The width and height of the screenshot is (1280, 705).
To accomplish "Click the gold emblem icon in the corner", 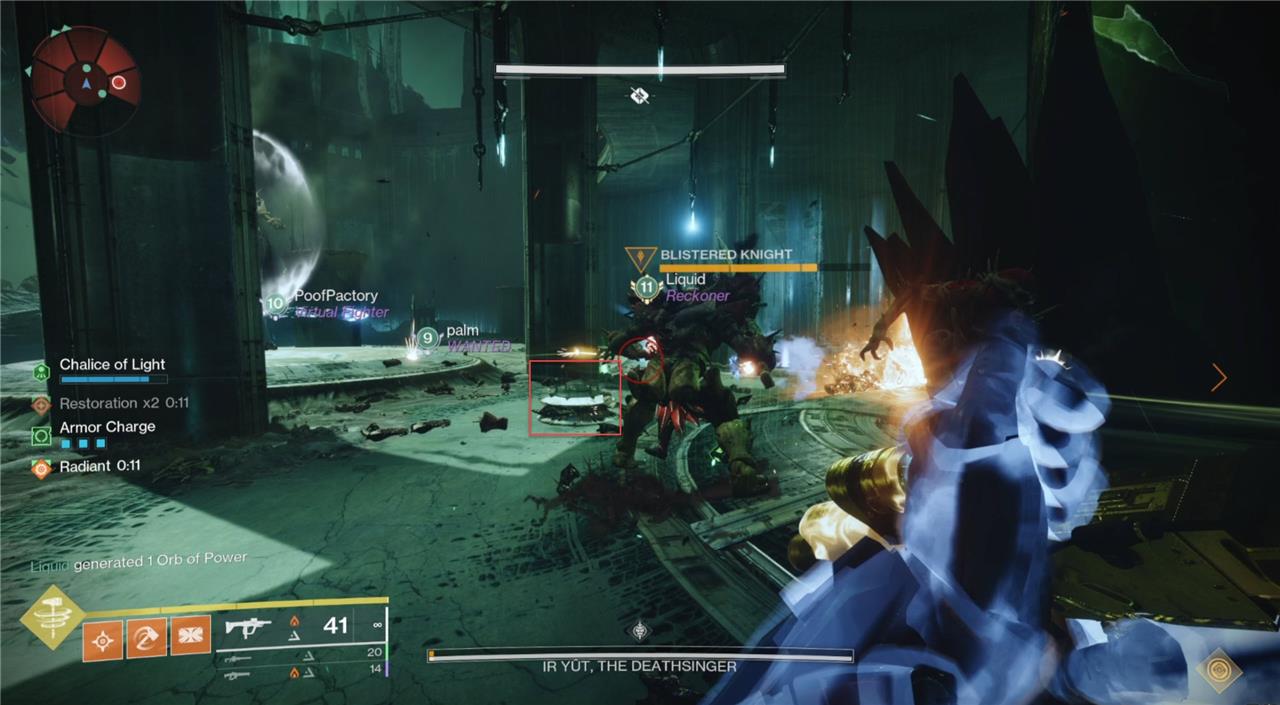I will [1219, 669].
